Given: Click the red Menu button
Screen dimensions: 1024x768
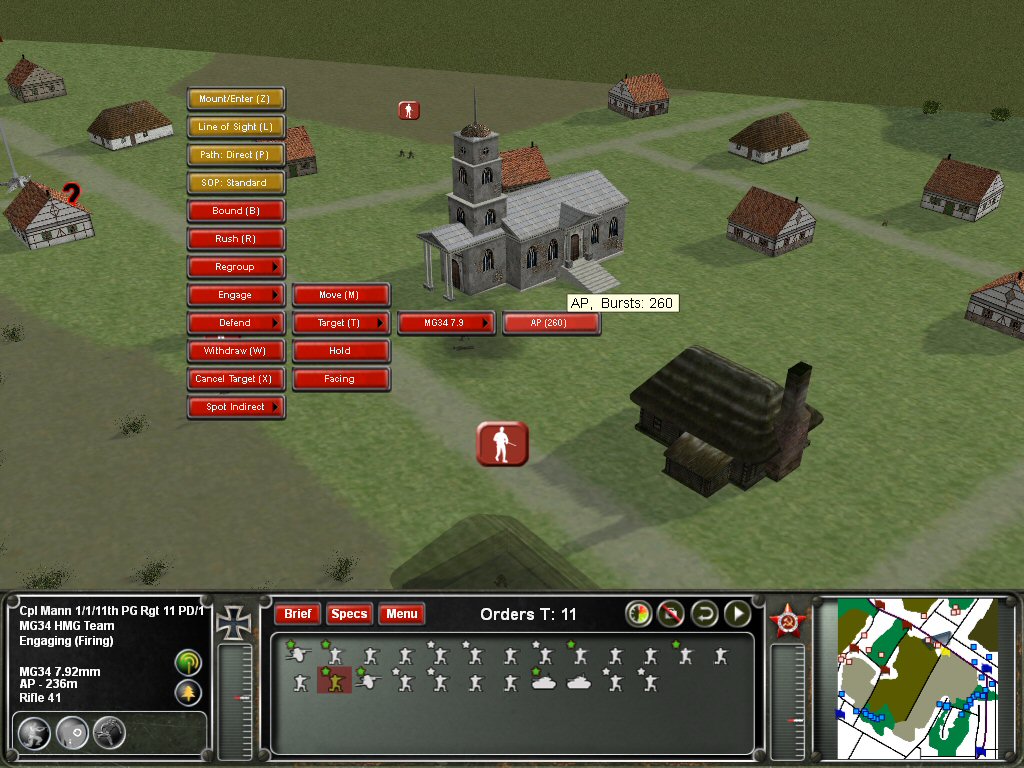Looking at the screenshot, I should click(402, 614).
